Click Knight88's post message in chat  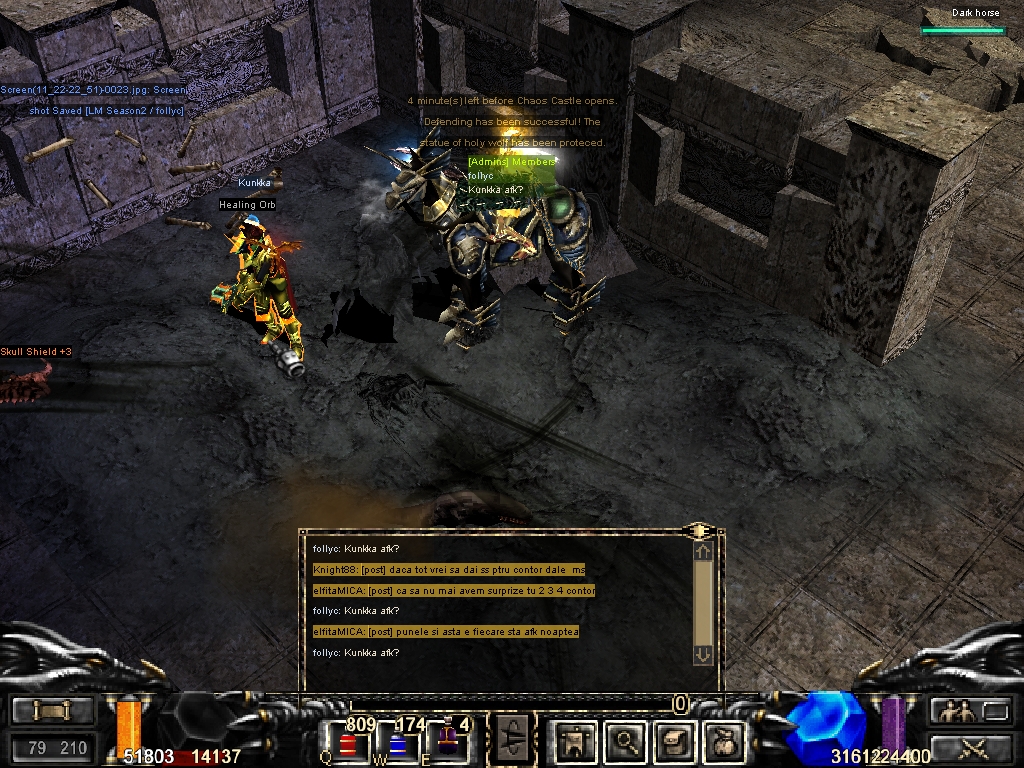coord(448,570)
